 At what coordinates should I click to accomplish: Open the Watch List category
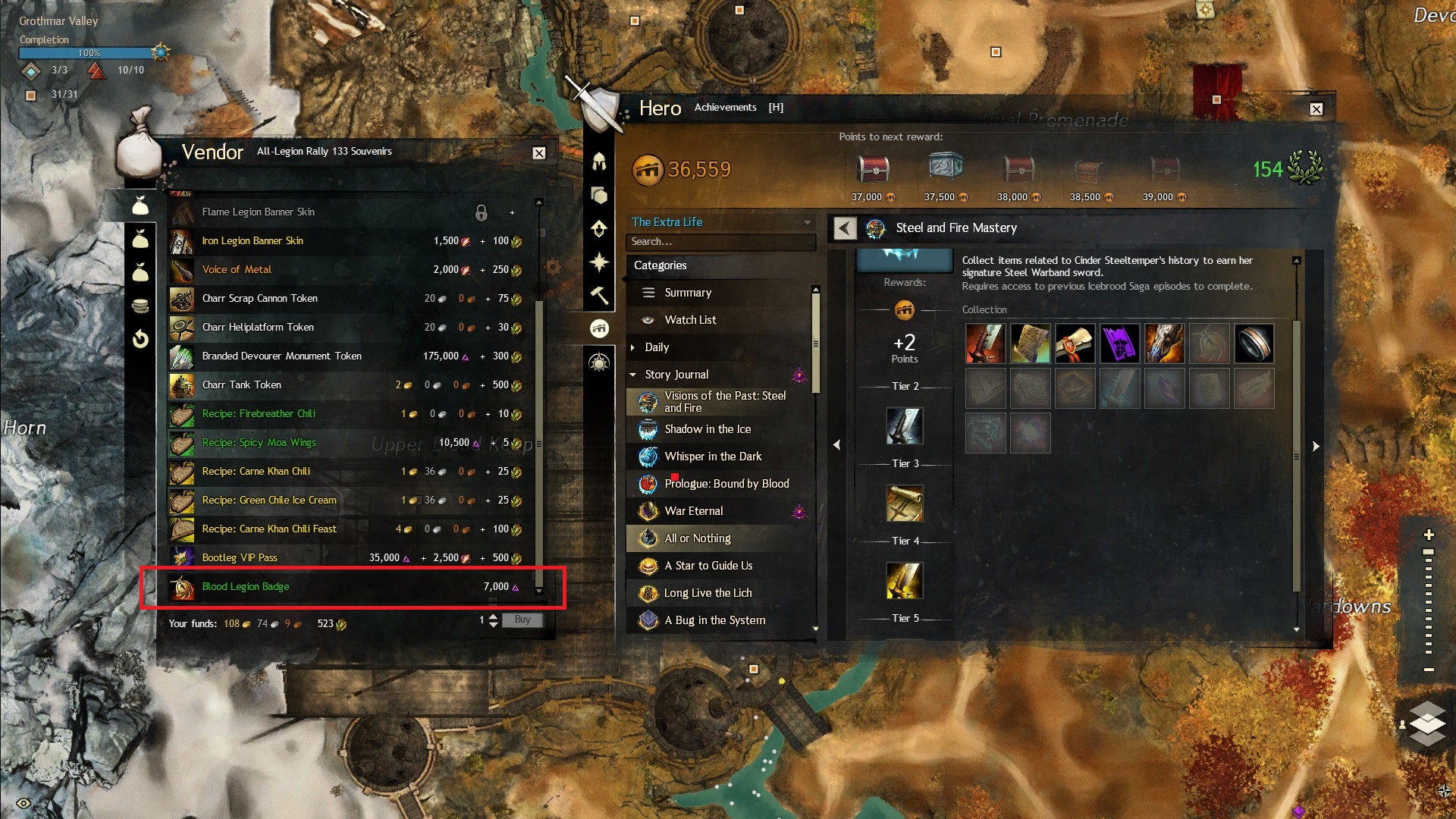690,320
